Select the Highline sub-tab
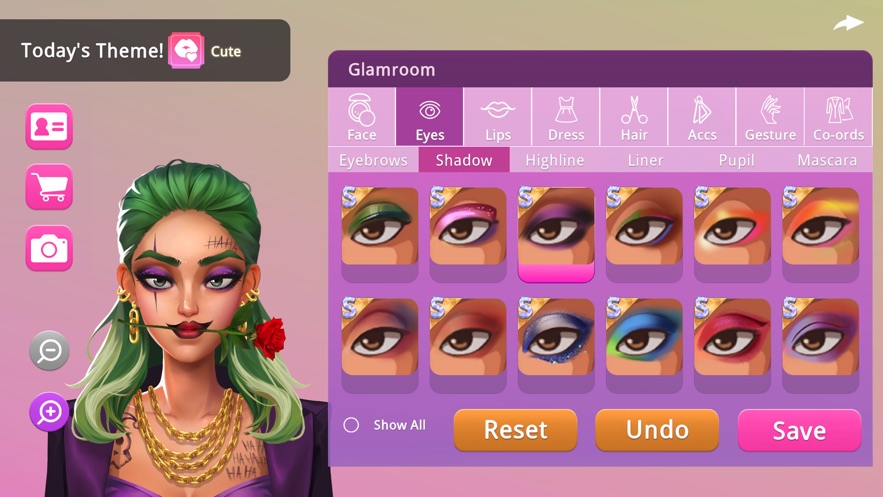 [x=554, y=160]
